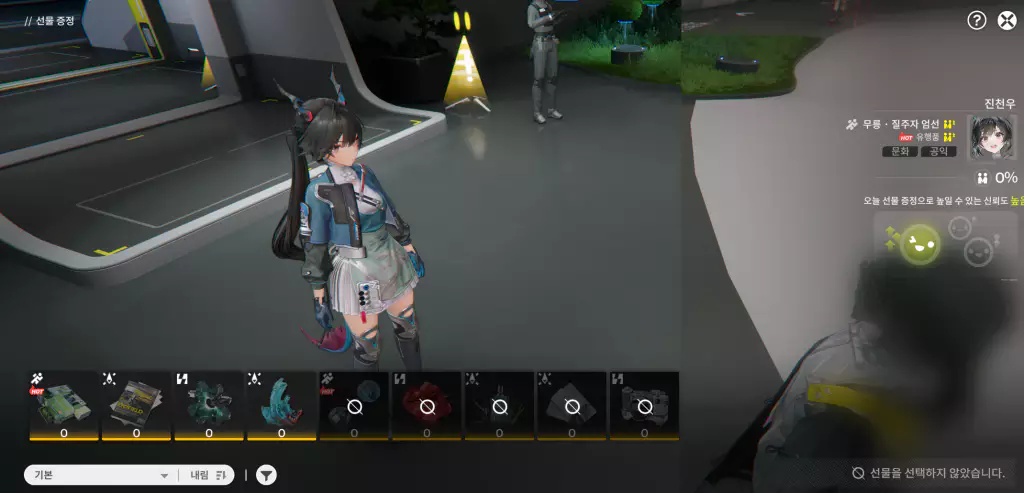Select the 문화 preference tag
Image resolution: width=1024 pixels, height=493 pixels.
(900, 152)
